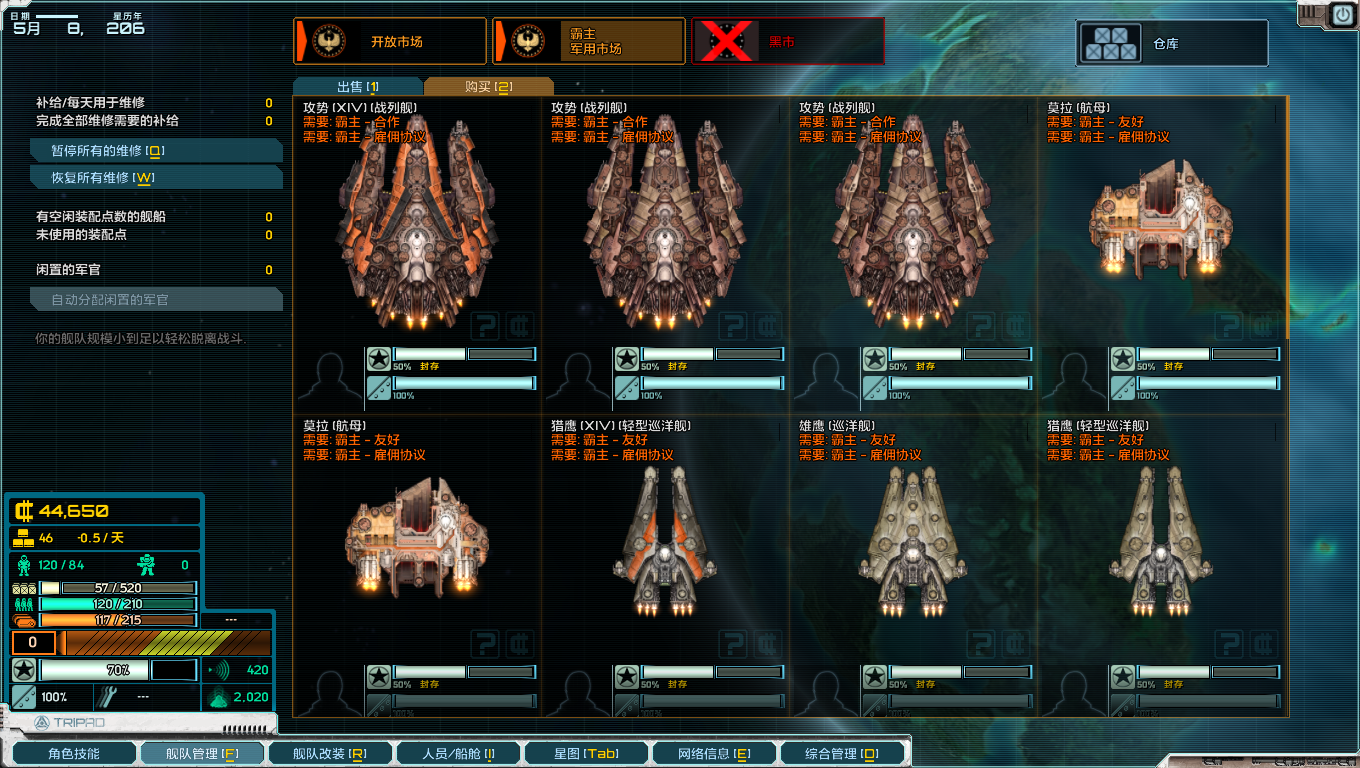Switch to the 出售 sell tab
The image size is (1360, 768).
click(358, 87)
